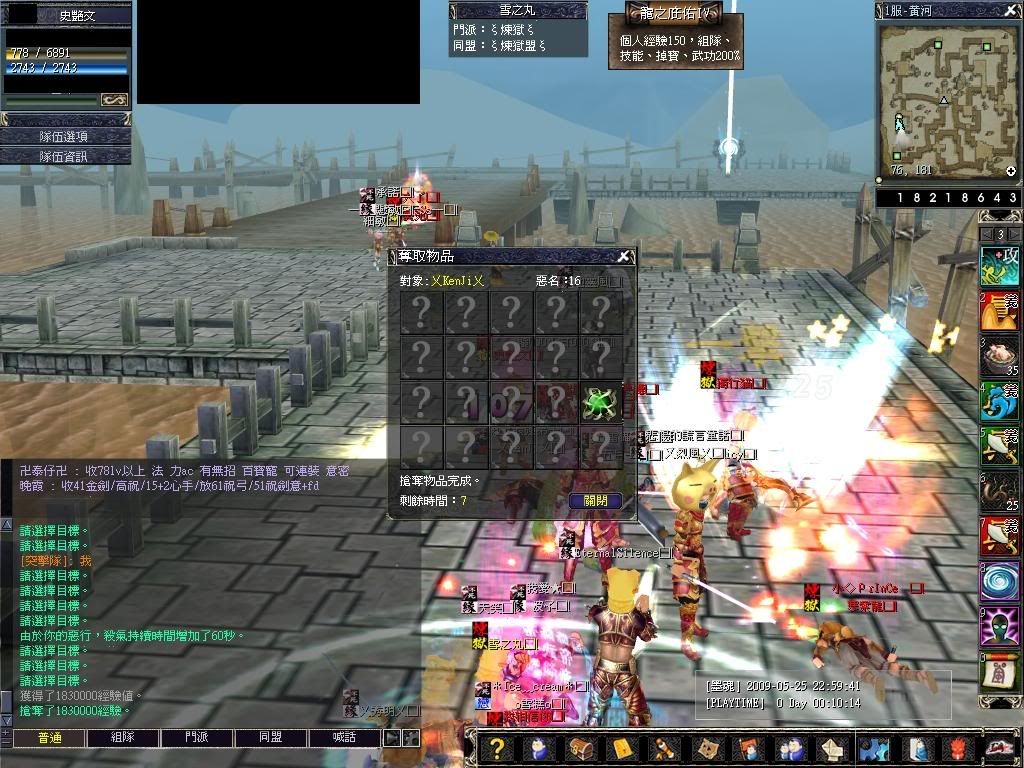Image resolution: width=1024 pixels, height=768 pixels.
Task: Click the minimap of 黃河
Action: click(x=947, y=98)
